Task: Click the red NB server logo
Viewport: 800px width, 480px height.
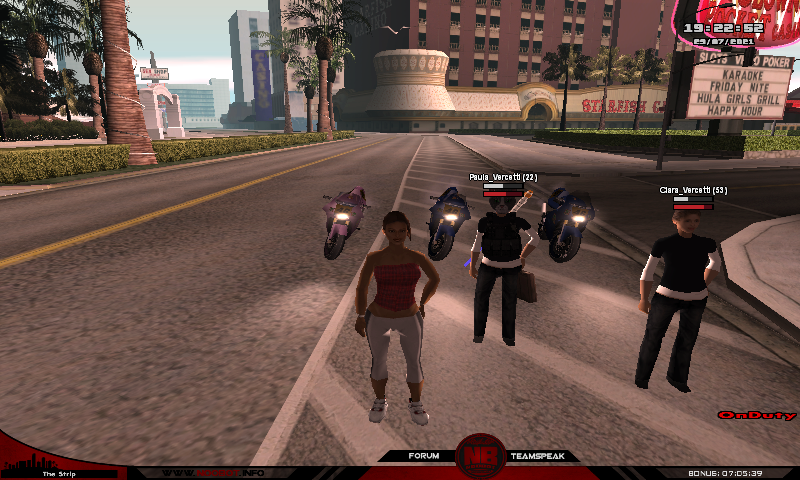Action: [480, 457]
